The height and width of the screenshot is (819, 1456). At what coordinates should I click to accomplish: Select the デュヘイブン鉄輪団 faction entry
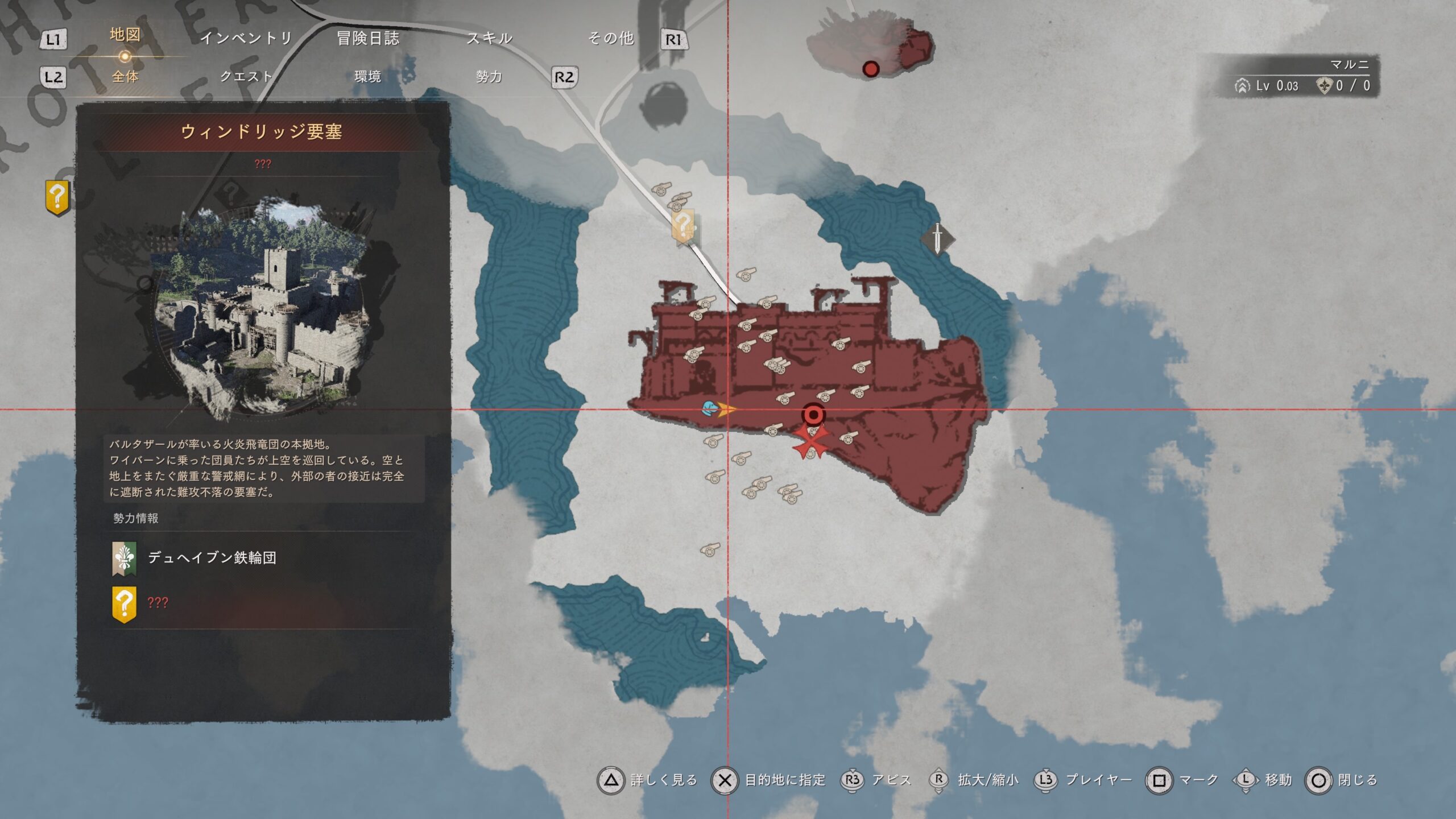click(x=212, y=558)
